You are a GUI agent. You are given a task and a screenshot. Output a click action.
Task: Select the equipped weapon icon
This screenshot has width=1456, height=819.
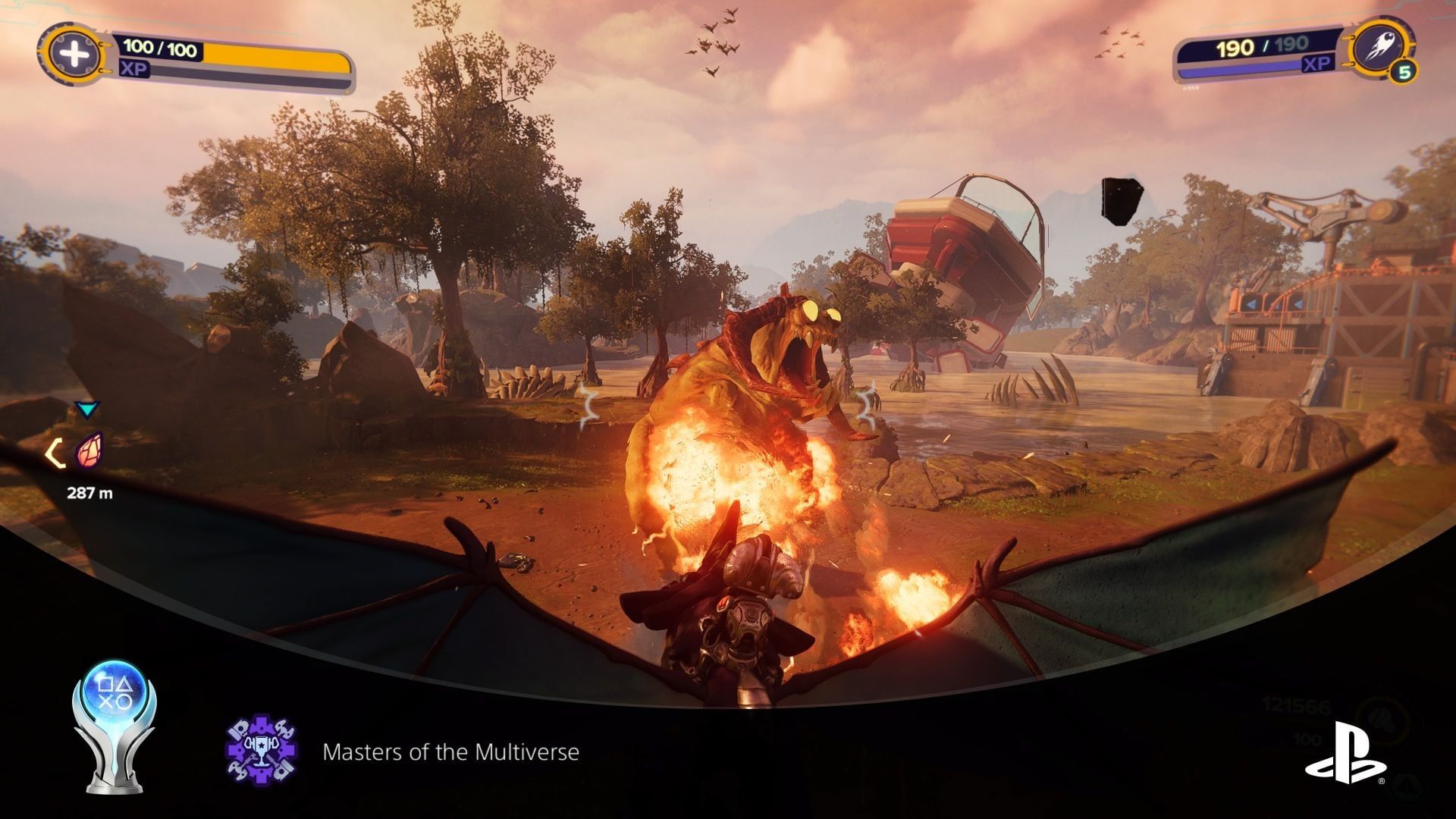pyautogui.click(x=1382, y=48)
